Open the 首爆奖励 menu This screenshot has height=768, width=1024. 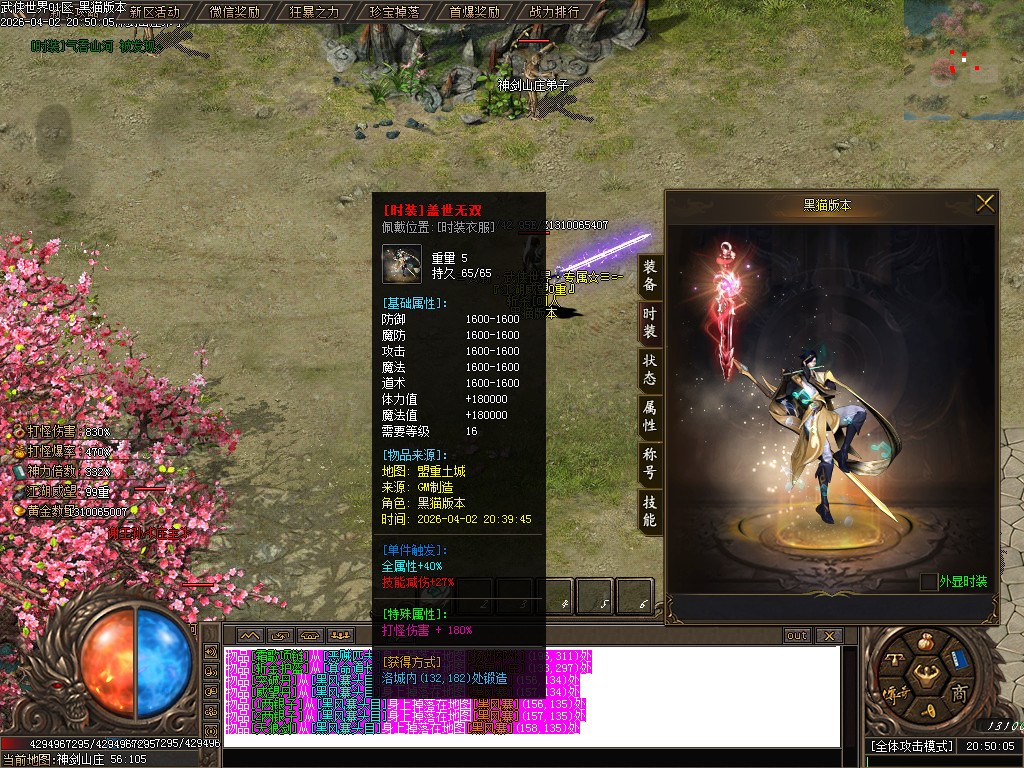click(x=474, y=12)
